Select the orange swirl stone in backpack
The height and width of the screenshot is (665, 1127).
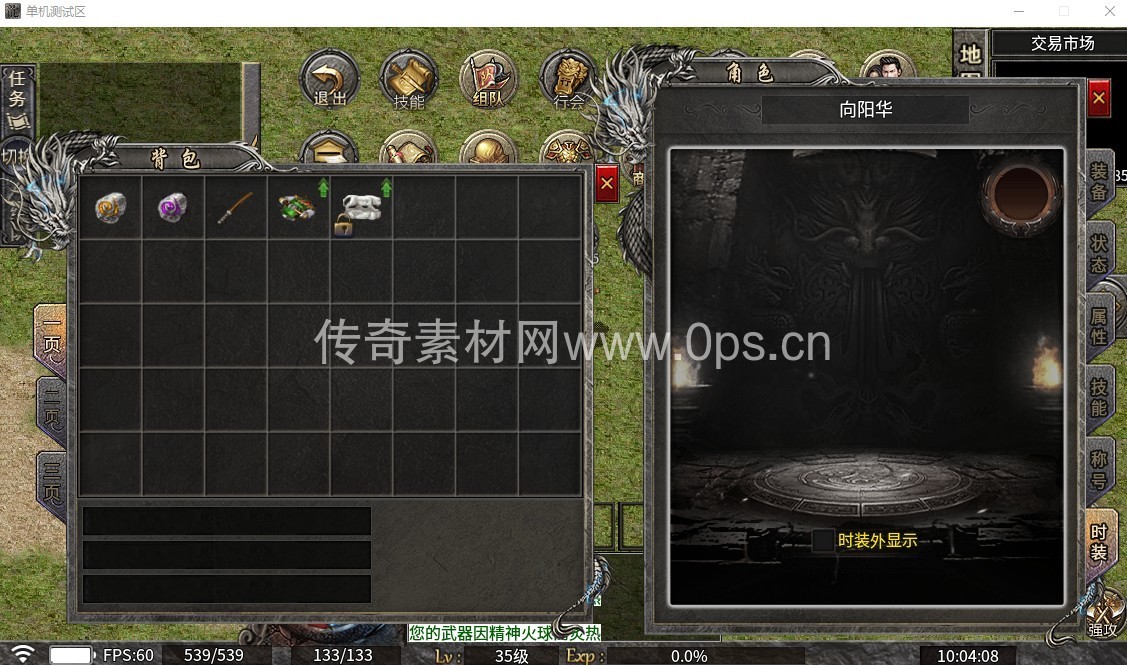click(110, 207)
